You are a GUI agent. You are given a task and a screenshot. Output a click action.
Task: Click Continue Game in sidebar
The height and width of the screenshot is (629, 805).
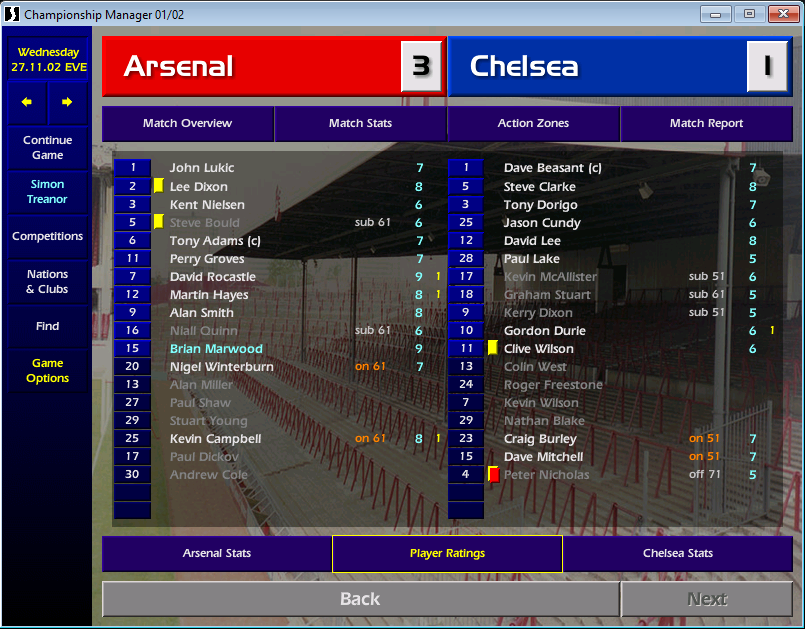point(47,148)
